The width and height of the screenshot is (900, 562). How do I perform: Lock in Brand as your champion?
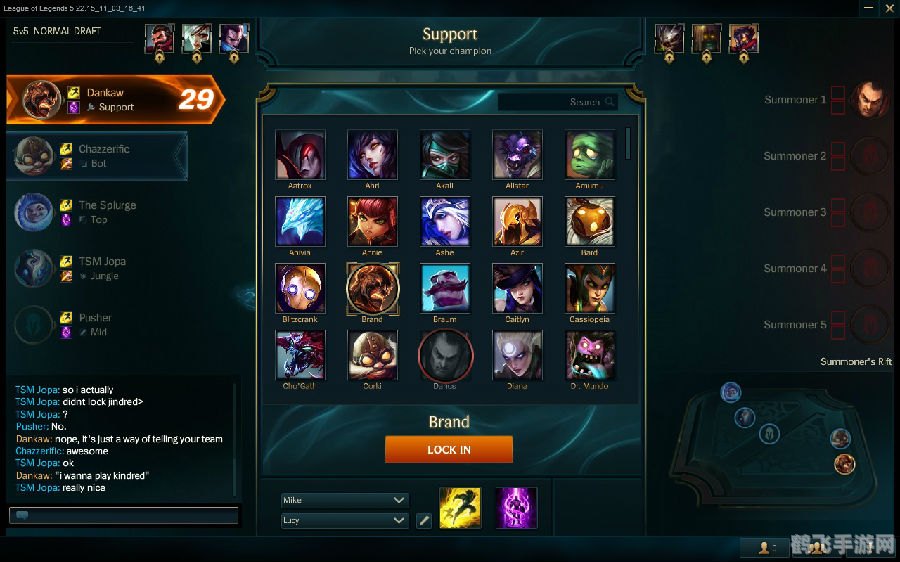pyautogui.click(x=448, y=450)
